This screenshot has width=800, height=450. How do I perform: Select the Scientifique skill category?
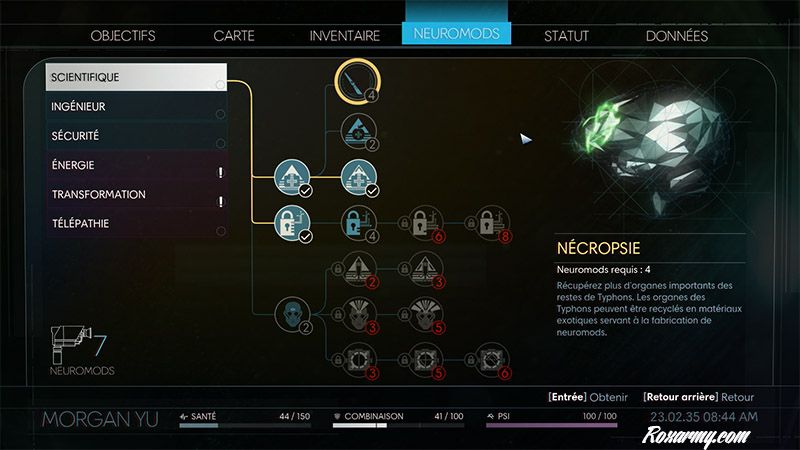click(x=135, y=77)
